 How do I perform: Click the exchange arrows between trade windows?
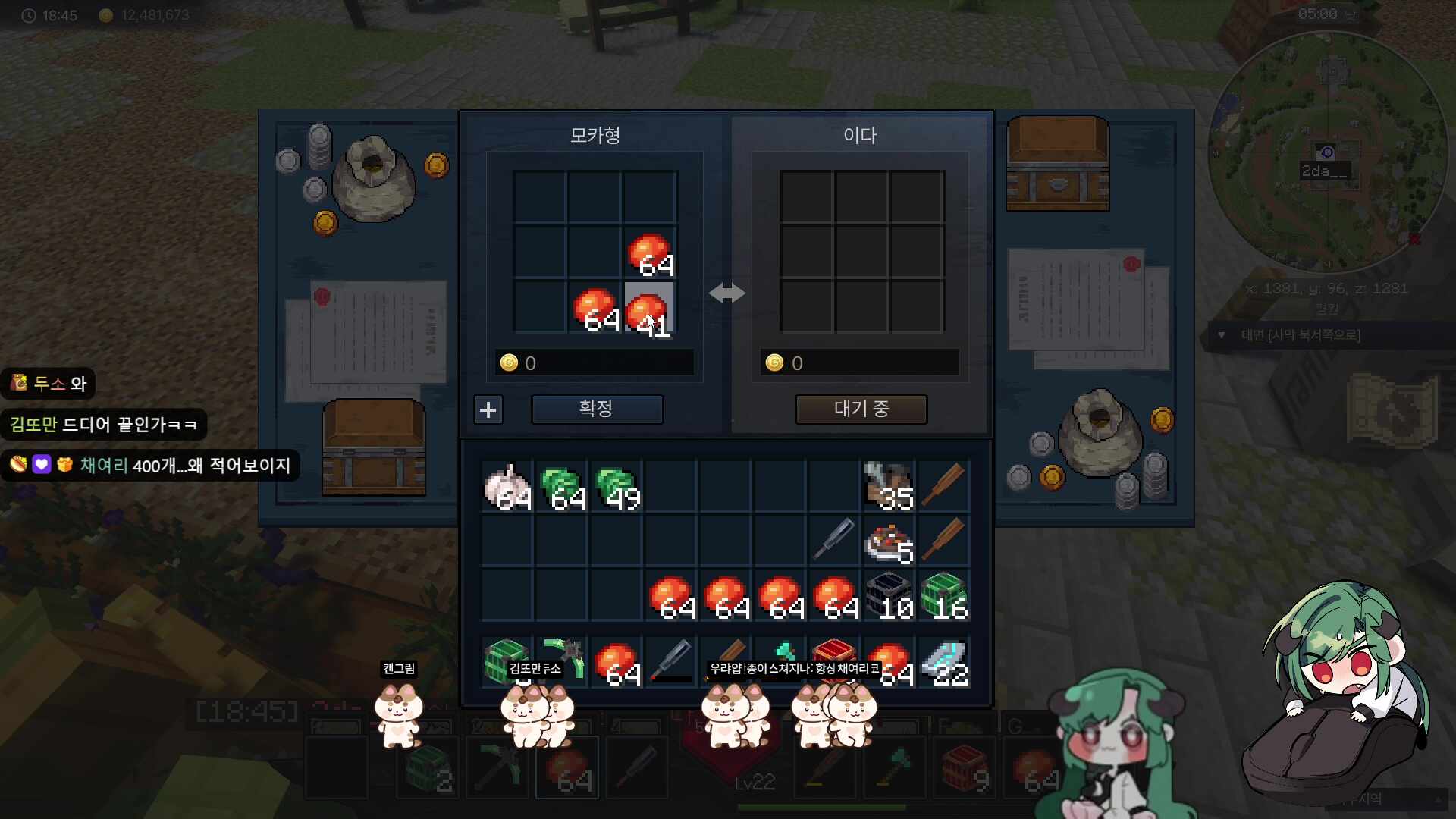(x=727, y=293)
